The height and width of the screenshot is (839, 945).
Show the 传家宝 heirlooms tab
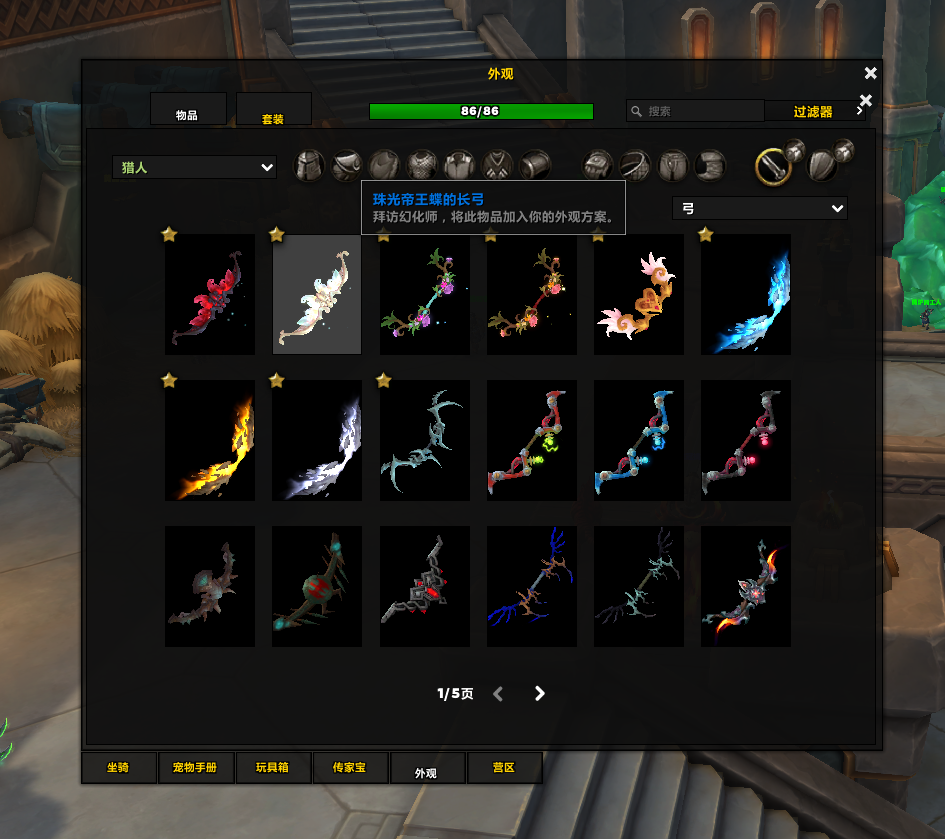pyautogui.click(x=348, y=768)
